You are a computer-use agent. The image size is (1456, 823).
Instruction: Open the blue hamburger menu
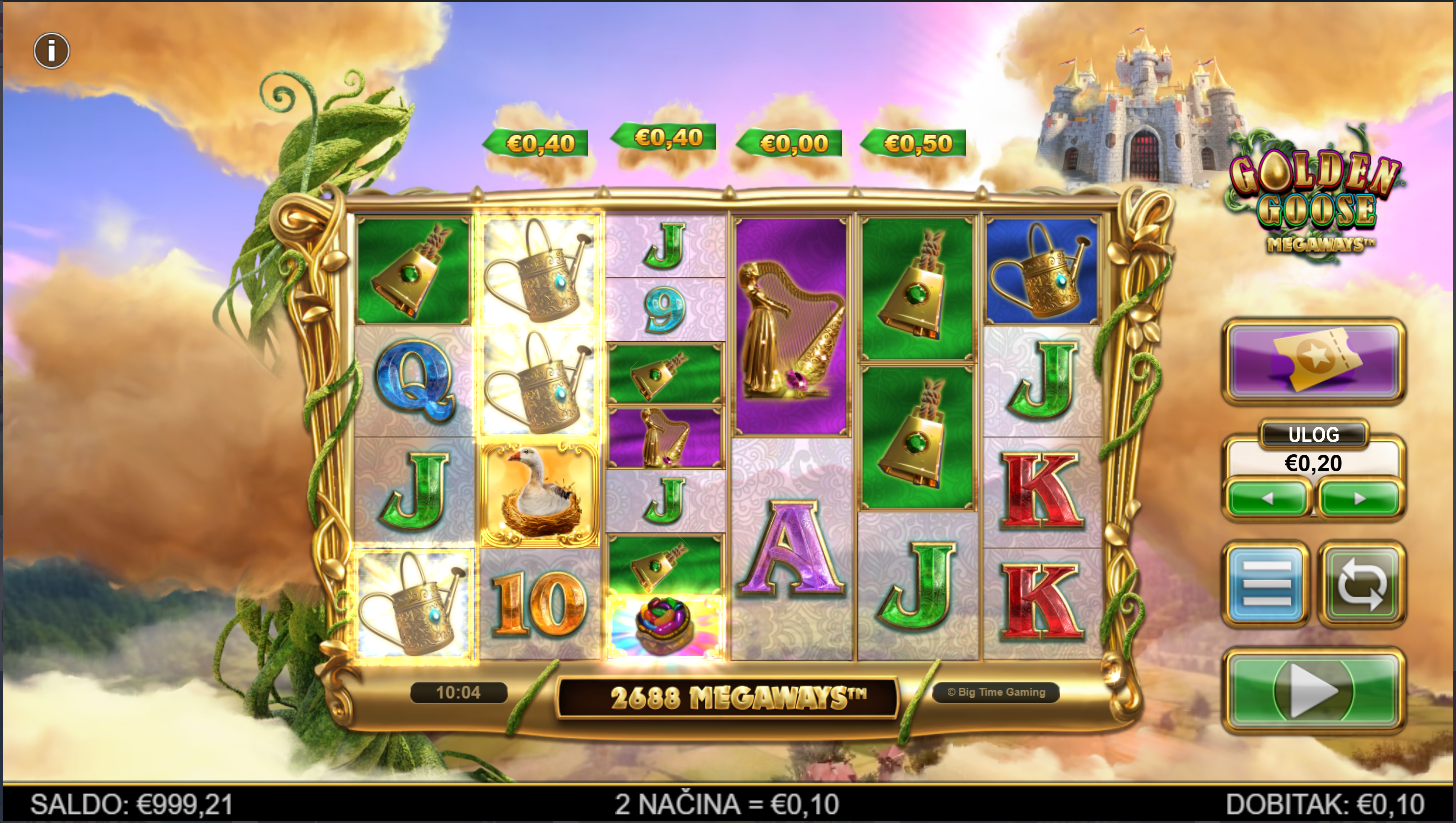1266,584
